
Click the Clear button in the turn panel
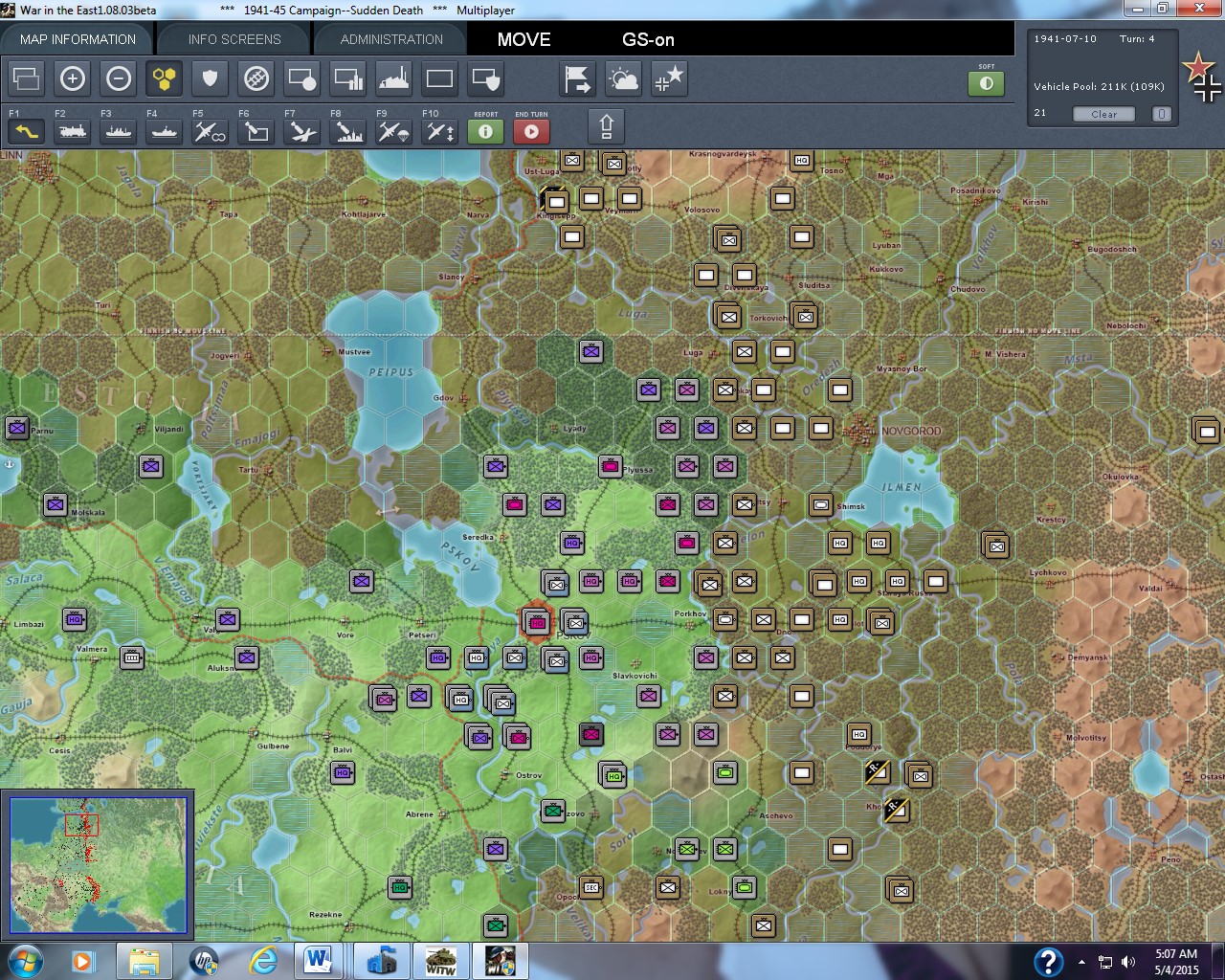[1102, 114]
